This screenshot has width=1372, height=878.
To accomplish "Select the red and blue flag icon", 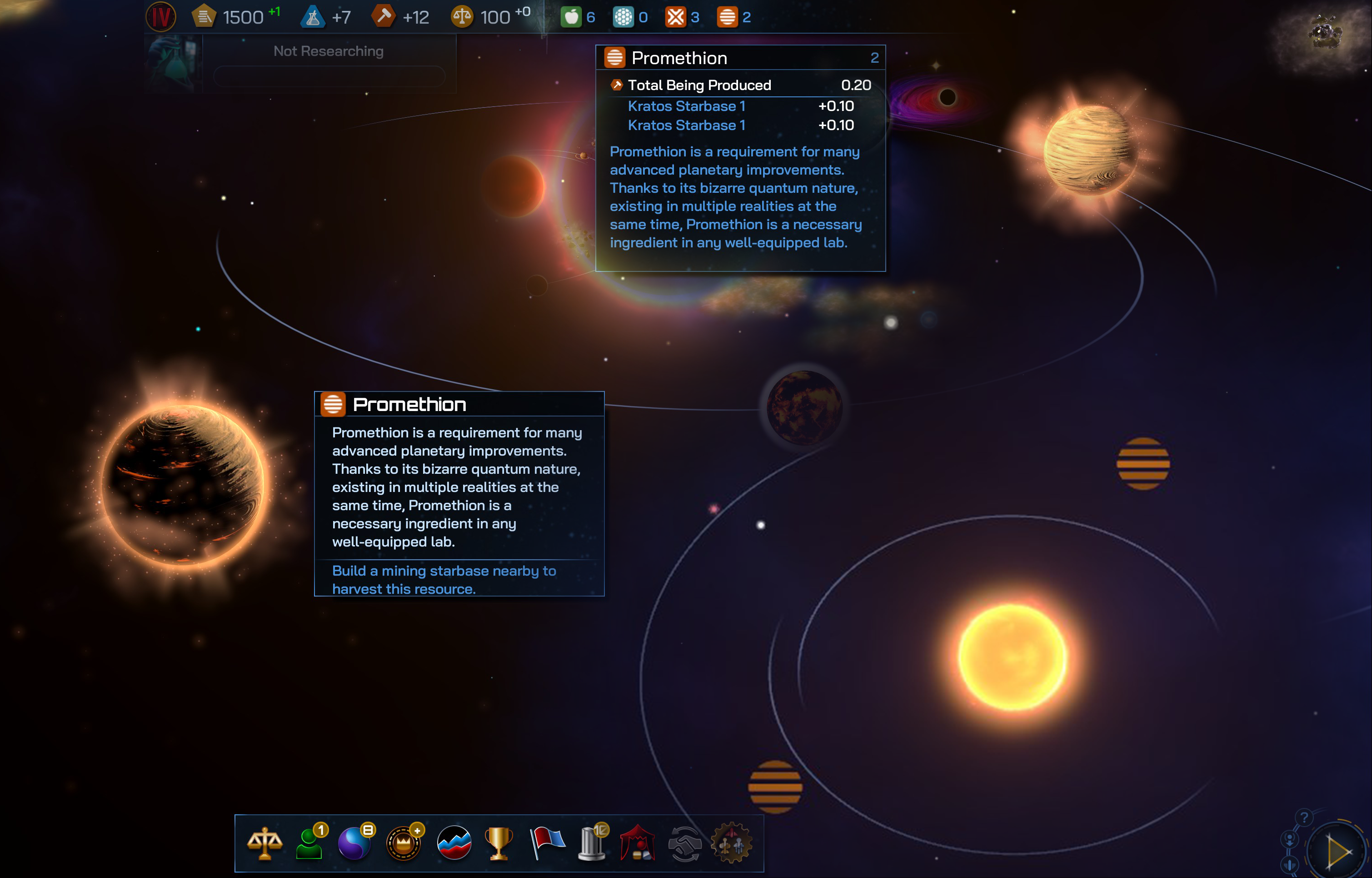I will point(547,843).
